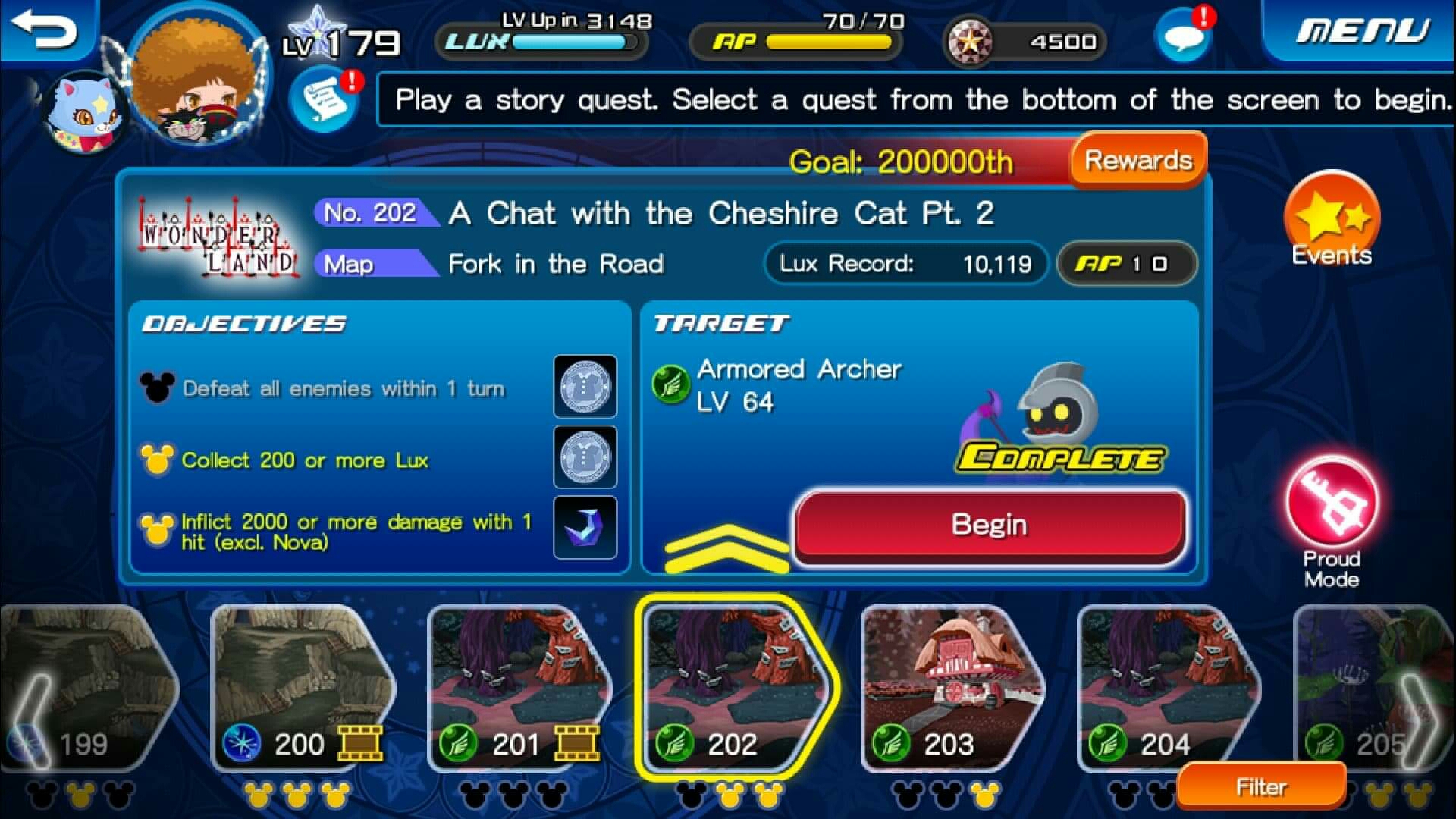Tap the back arrow button
The image size is (1456, 819).
click(x=45, y=30)
